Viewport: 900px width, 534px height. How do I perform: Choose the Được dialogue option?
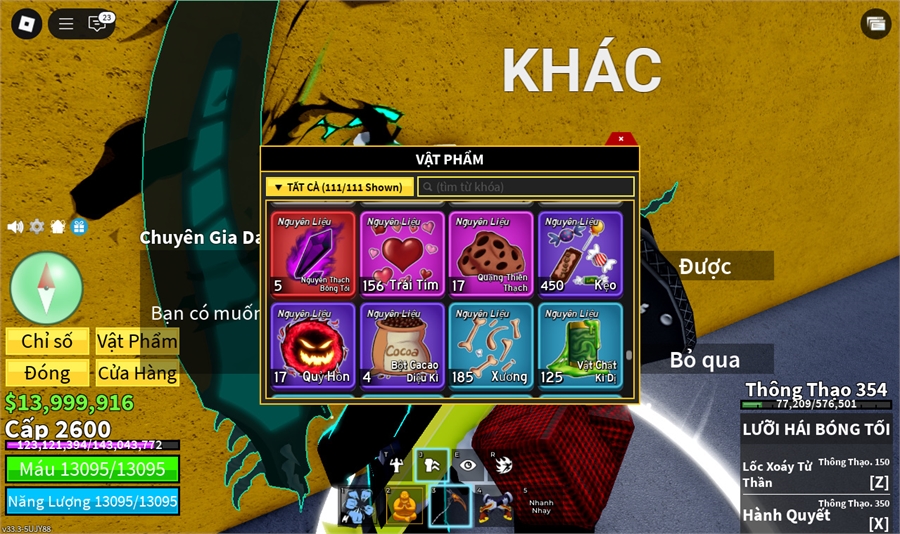705,266
